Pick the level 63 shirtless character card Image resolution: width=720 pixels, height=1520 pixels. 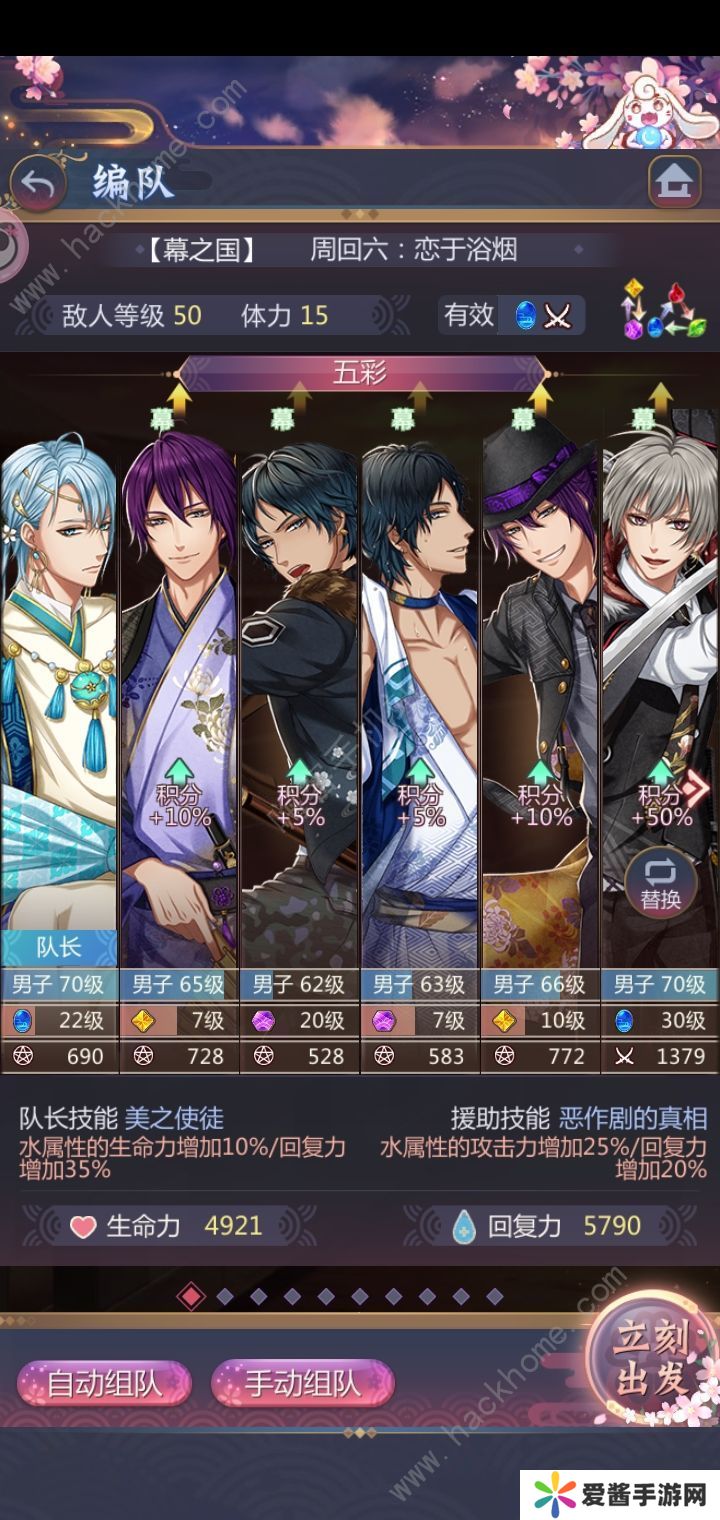tap(420, 700)
